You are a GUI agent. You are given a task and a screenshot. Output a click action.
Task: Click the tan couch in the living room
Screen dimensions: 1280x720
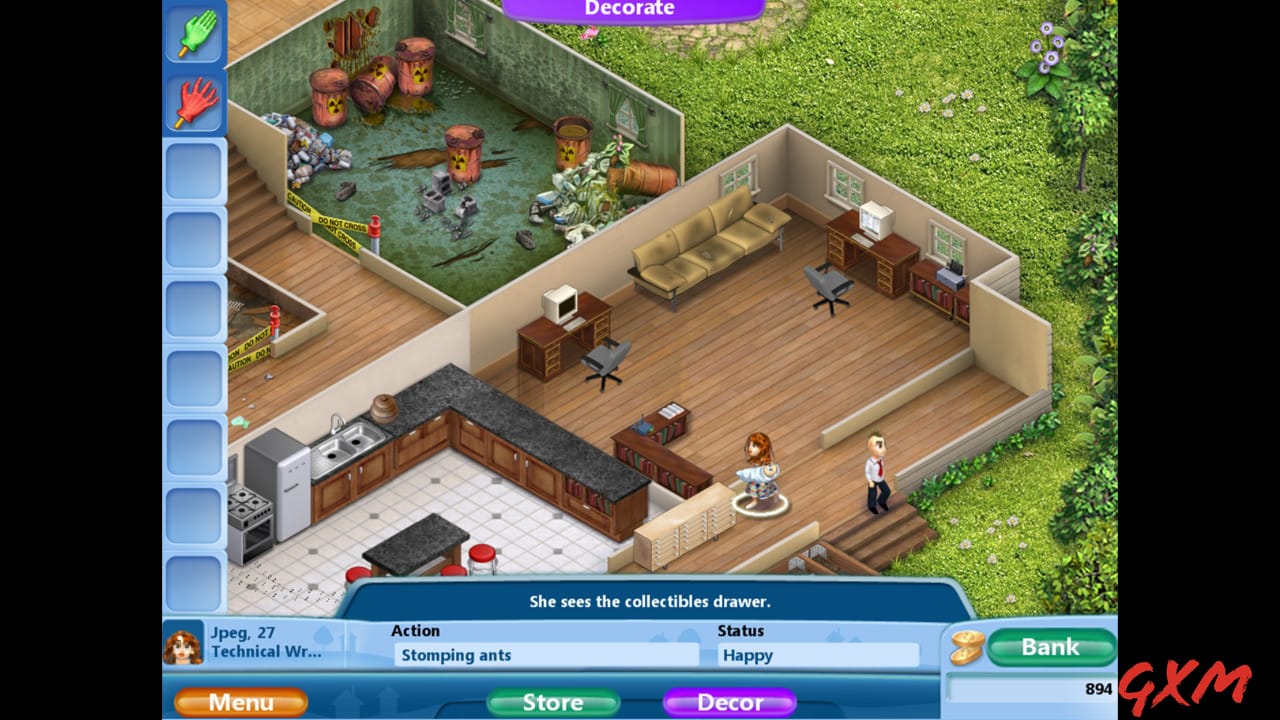click(710, 245)
